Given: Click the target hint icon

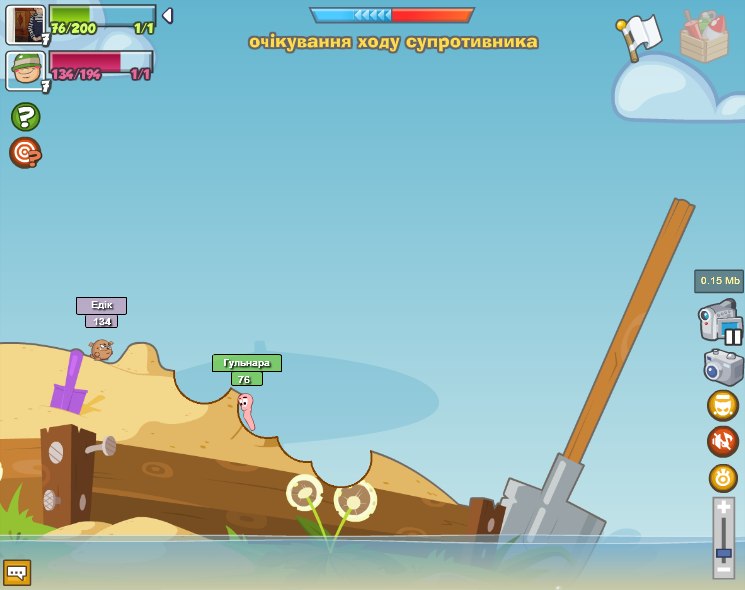Looking at the screenshot, I should coord(25,153).
